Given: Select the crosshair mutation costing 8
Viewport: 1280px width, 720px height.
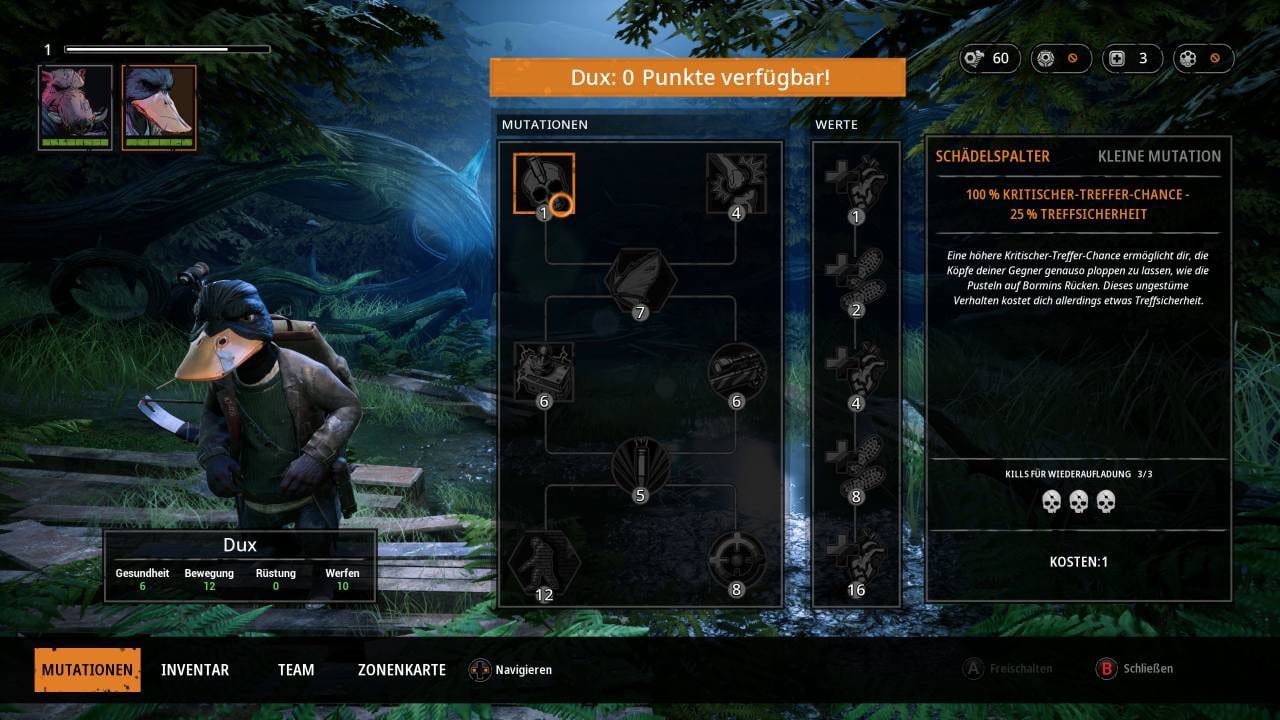Looking at the screenshot, I should 736,561.
